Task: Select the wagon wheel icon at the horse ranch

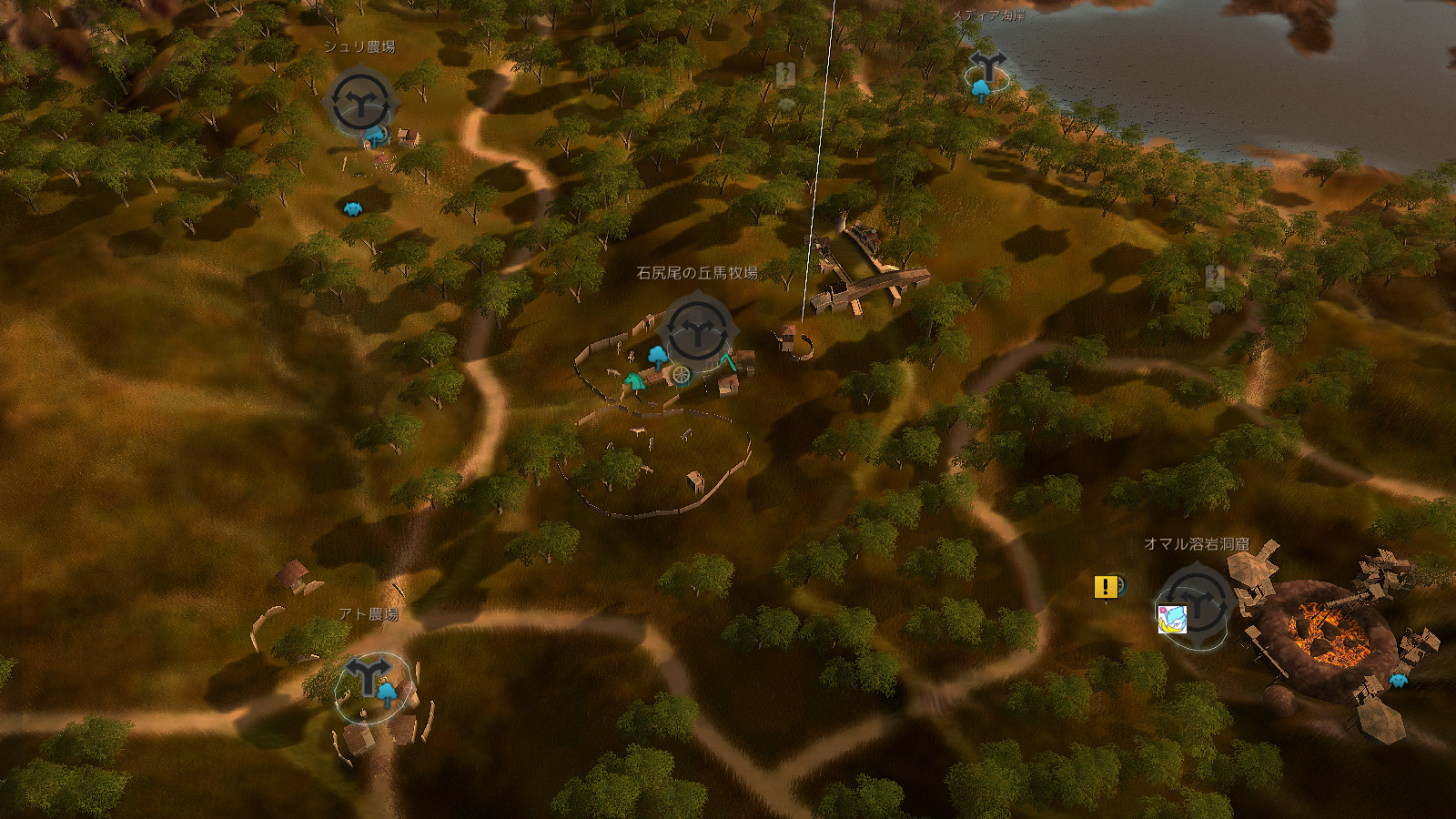Action: (681, 373)
